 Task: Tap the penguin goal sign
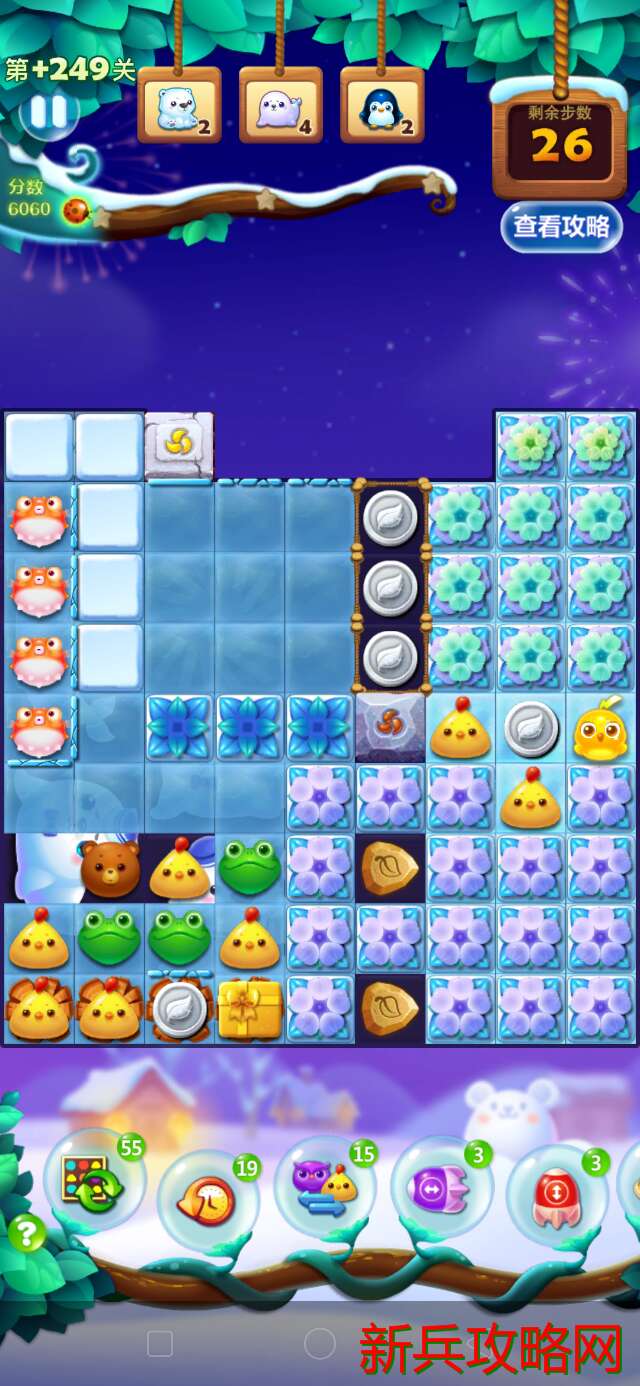tap(382, 106)
